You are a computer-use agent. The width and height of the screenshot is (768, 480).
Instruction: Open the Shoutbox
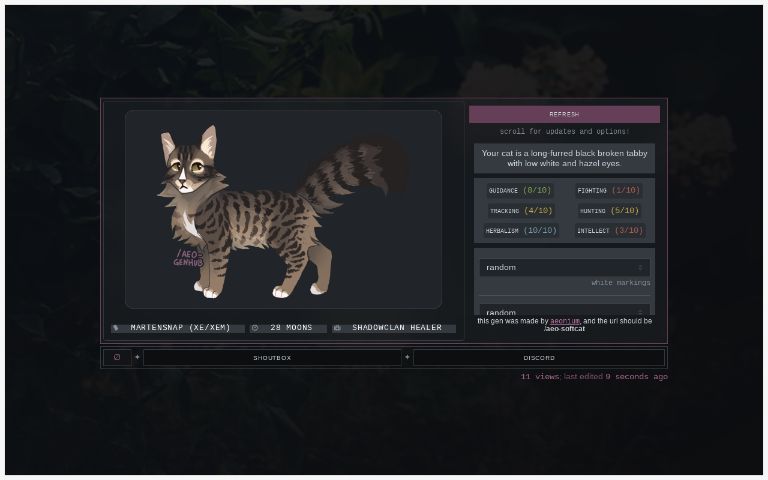pyautogui.click(x=272, y=357)
